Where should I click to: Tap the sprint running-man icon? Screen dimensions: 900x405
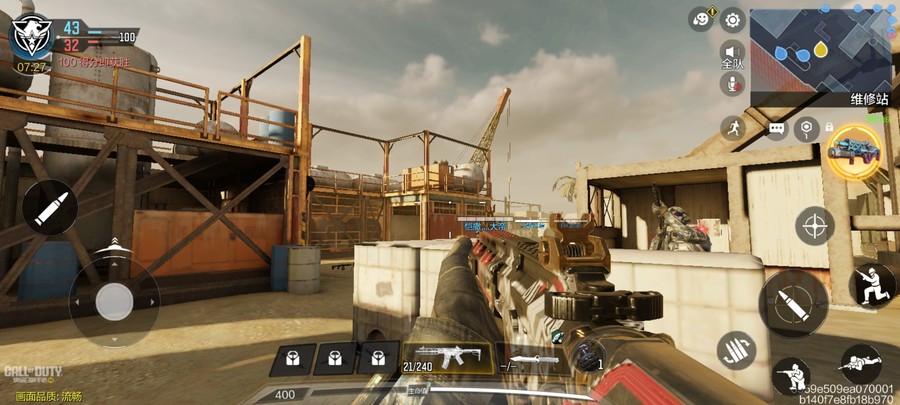tap(733, 128)
